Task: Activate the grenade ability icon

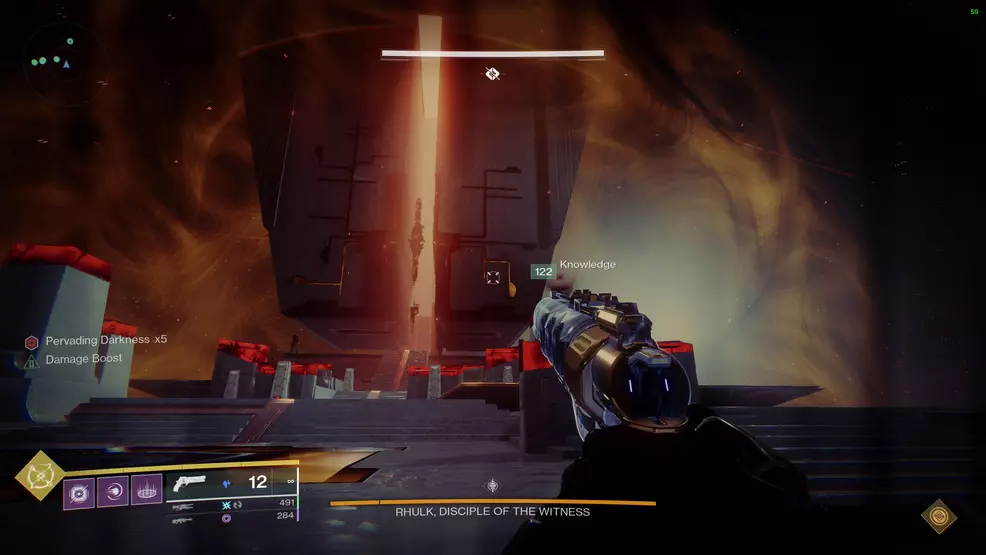Action: pos(79,492)
